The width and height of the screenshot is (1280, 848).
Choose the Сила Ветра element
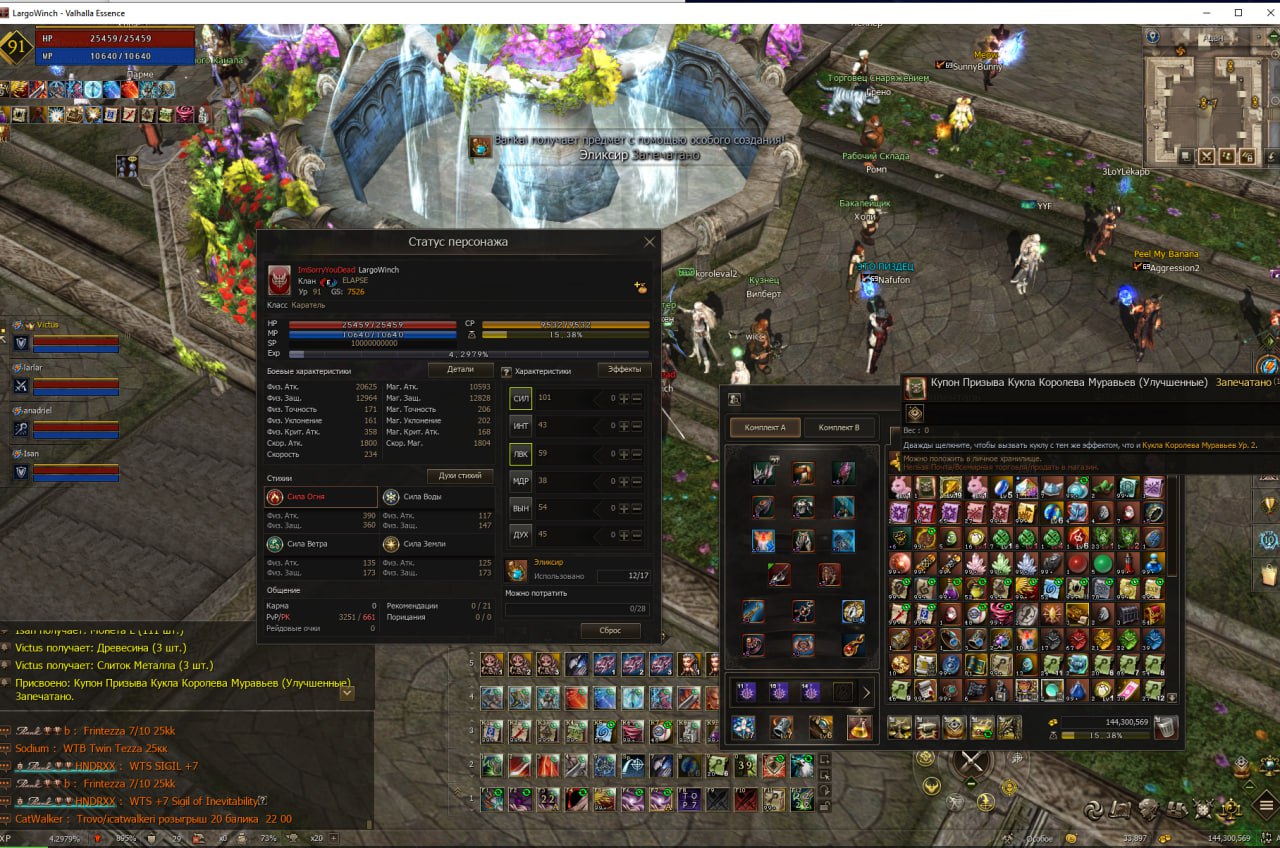322,544
